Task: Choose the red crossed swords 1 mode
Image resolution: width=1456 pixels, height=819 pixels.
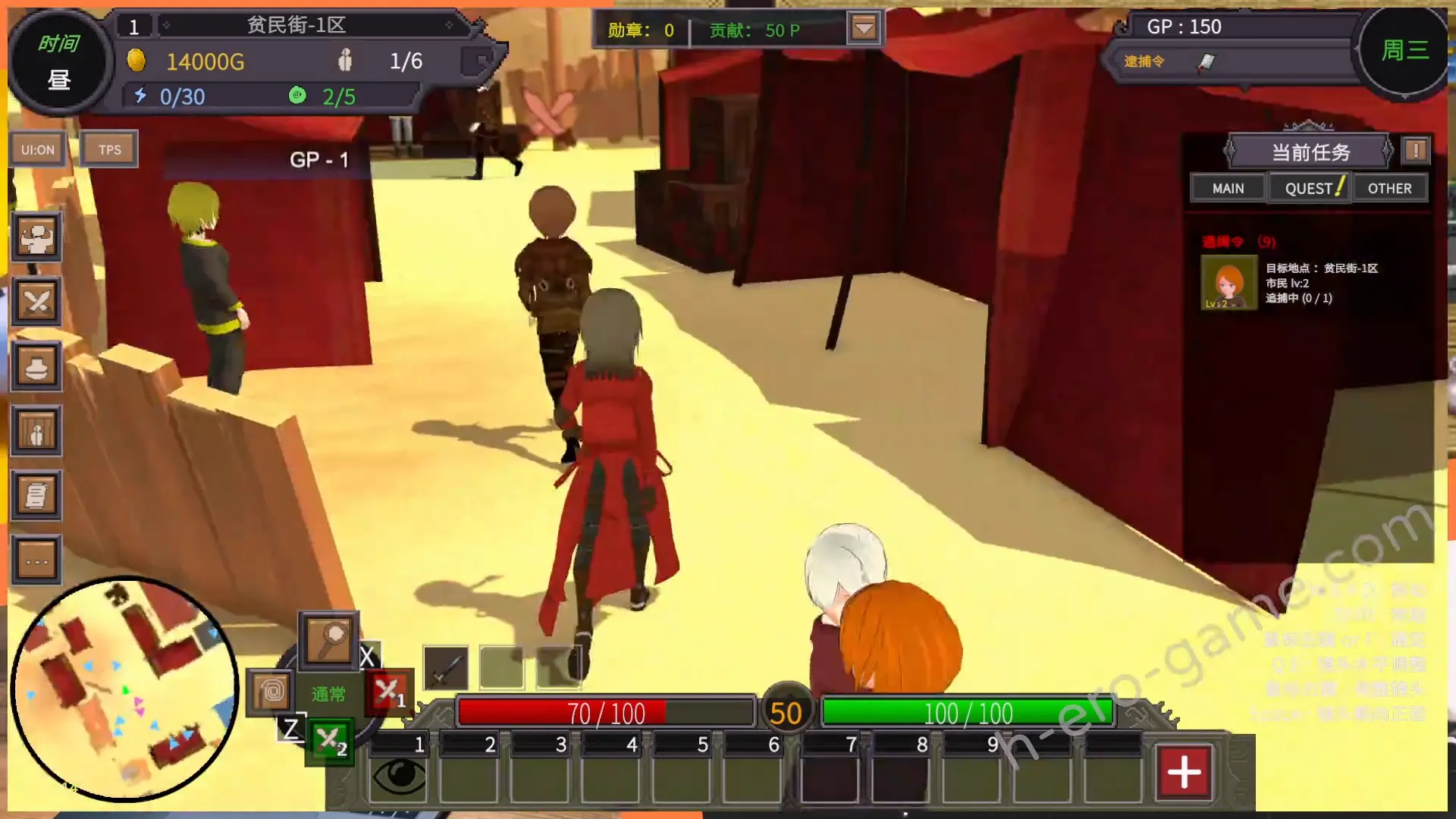Action: pyautogui.click(x=389, y=692)
